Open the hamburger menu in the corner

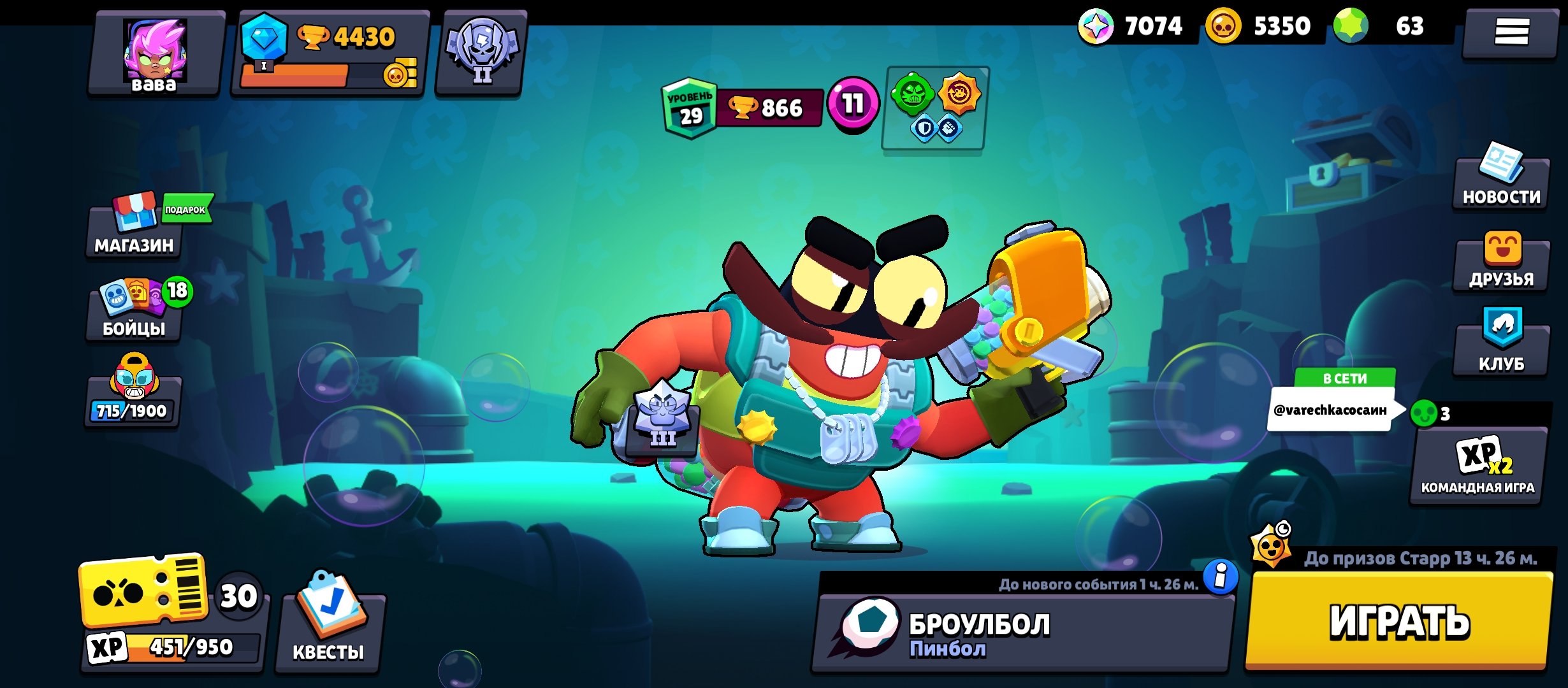click(1511, 32)
